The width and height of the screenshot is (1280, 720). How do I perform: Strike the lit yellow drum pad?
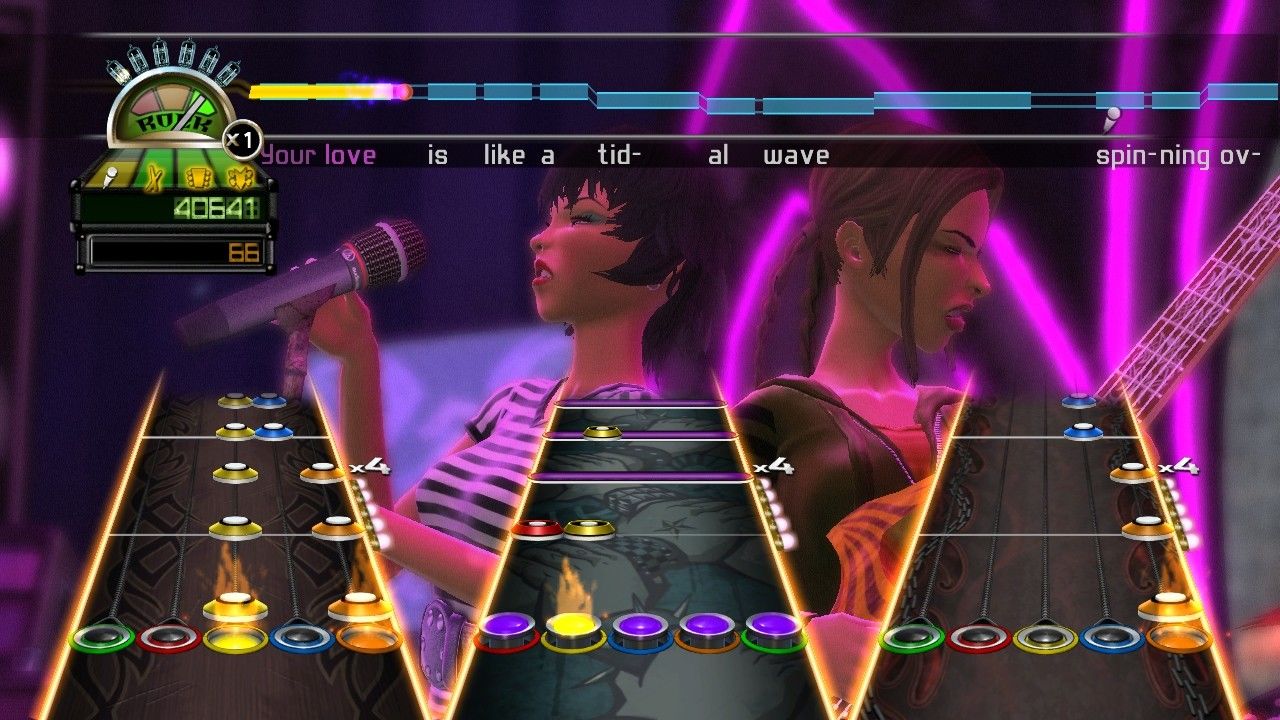(x=573, y=630)
